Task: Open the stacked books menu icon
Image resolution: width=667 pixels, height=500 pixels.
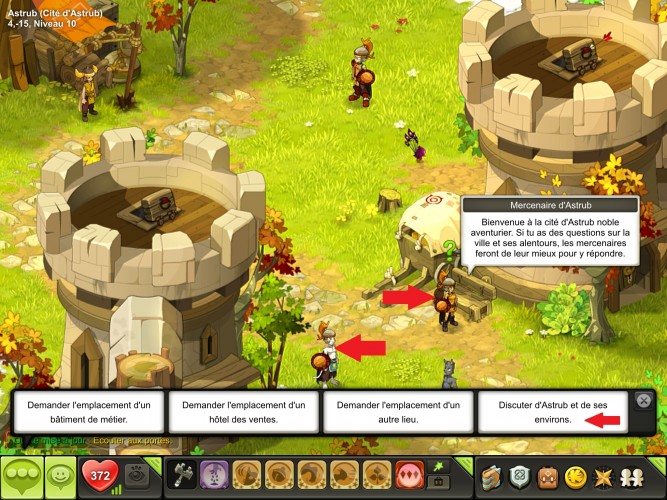Action: 491,476
